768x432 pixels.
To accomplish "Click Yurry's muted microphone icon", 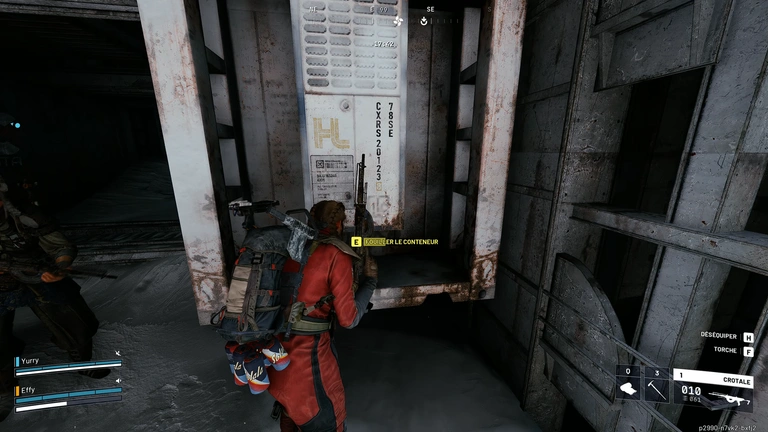I will (x=117, y=353).
